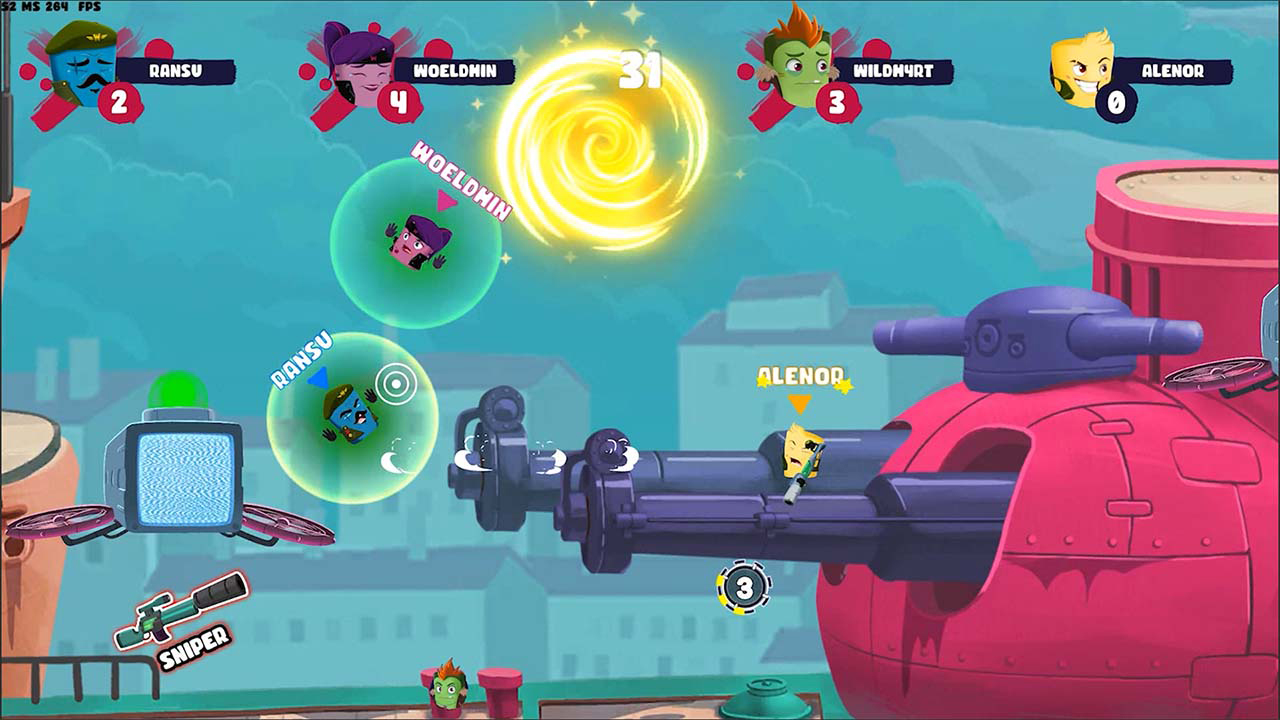Click the ALENOR name banner
This screenshot has width=1280, height=720.
[x=1173, y=70]
